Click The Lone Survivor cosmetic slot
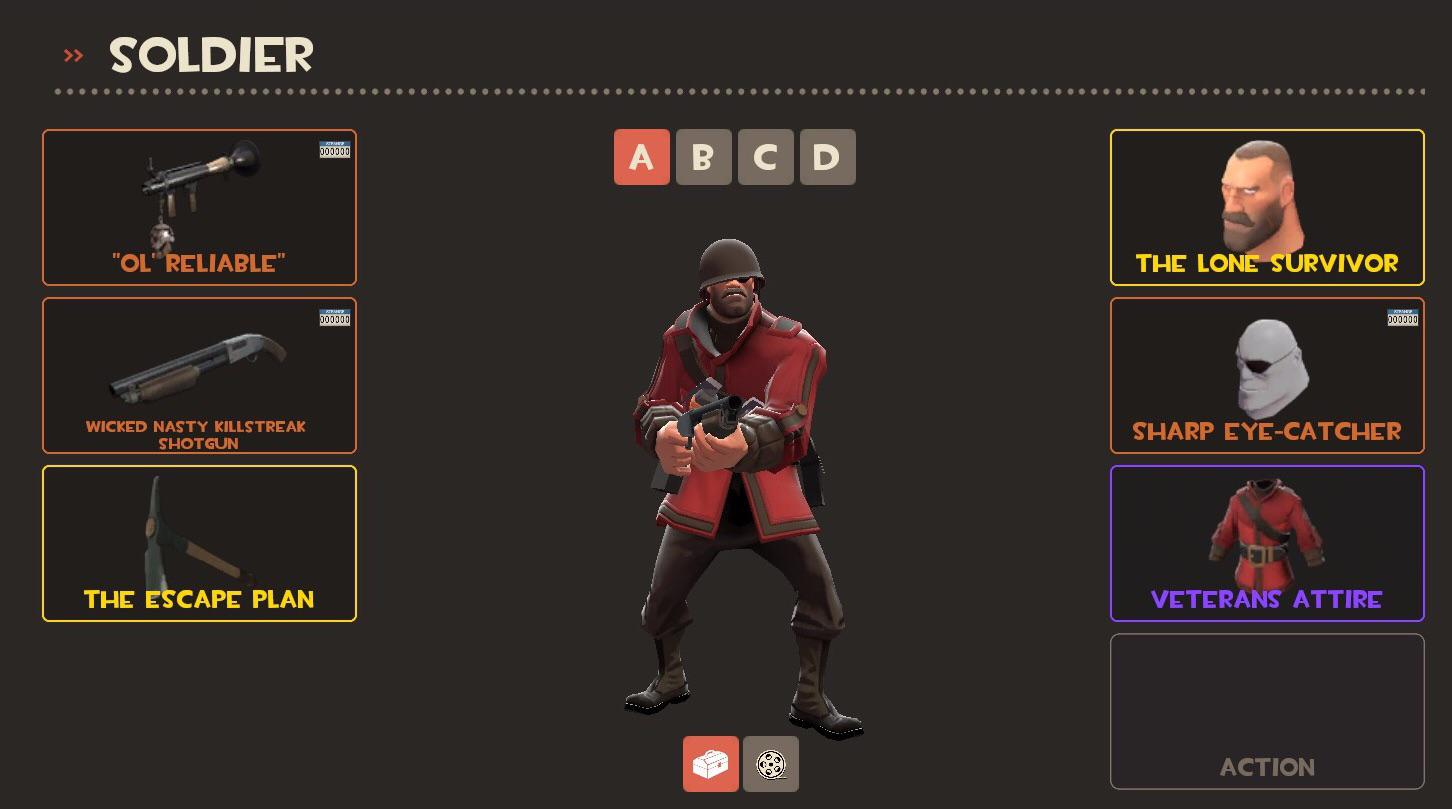1452x809 pixels. tap(1267, 207)
